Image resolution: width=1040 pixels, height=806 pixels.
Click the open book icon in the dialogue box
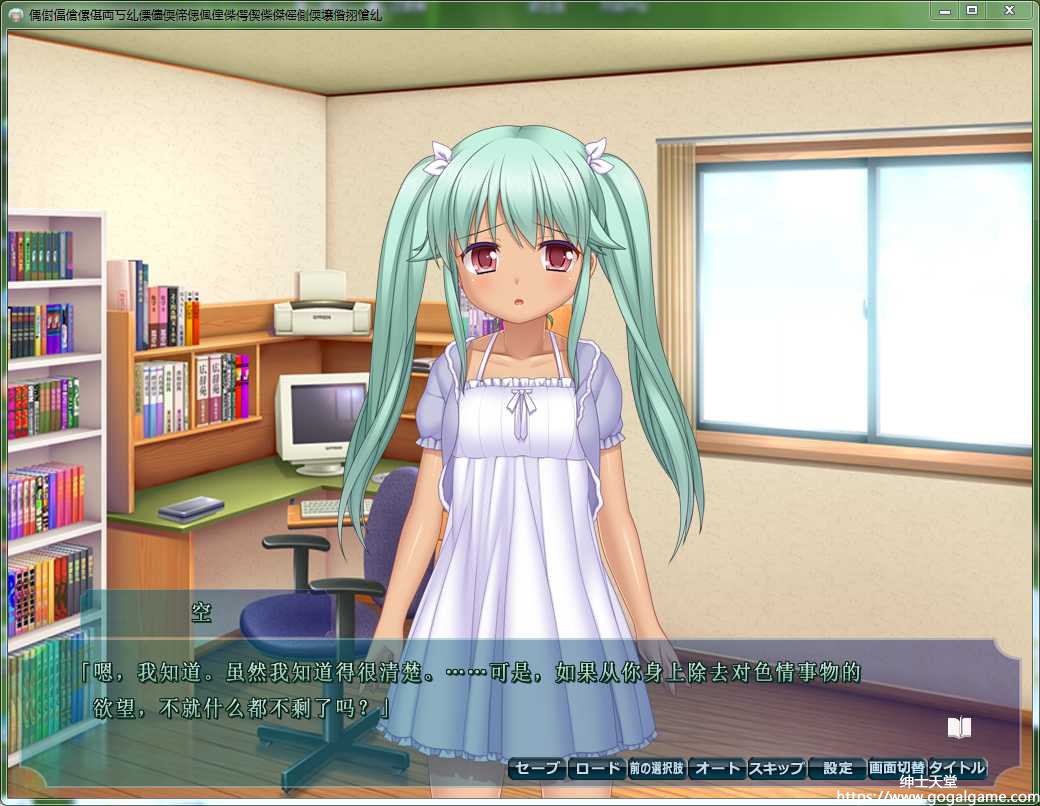pos(959,727)
